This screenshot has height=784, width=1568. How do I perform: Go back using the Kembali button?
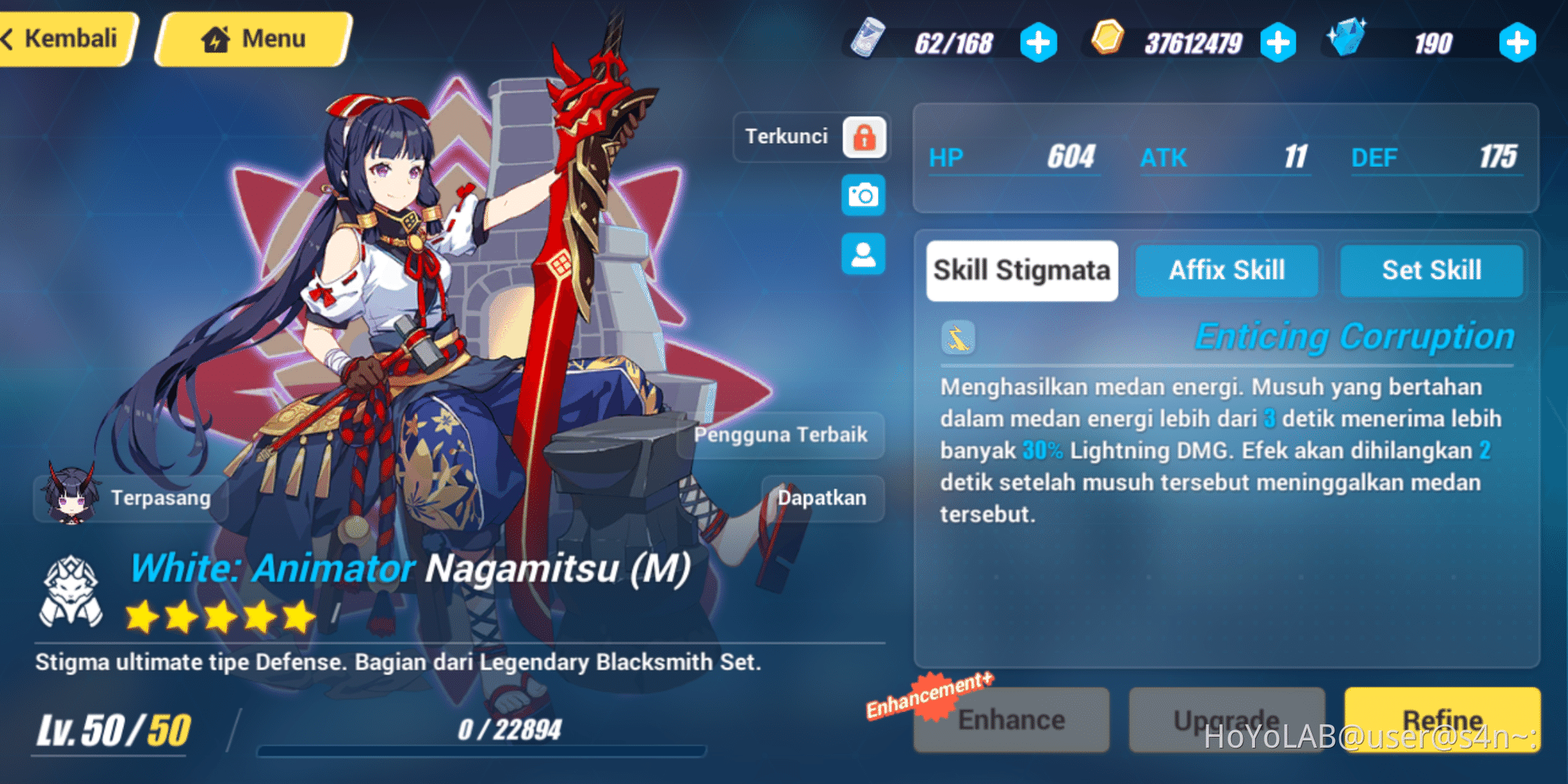click(63, 36)
